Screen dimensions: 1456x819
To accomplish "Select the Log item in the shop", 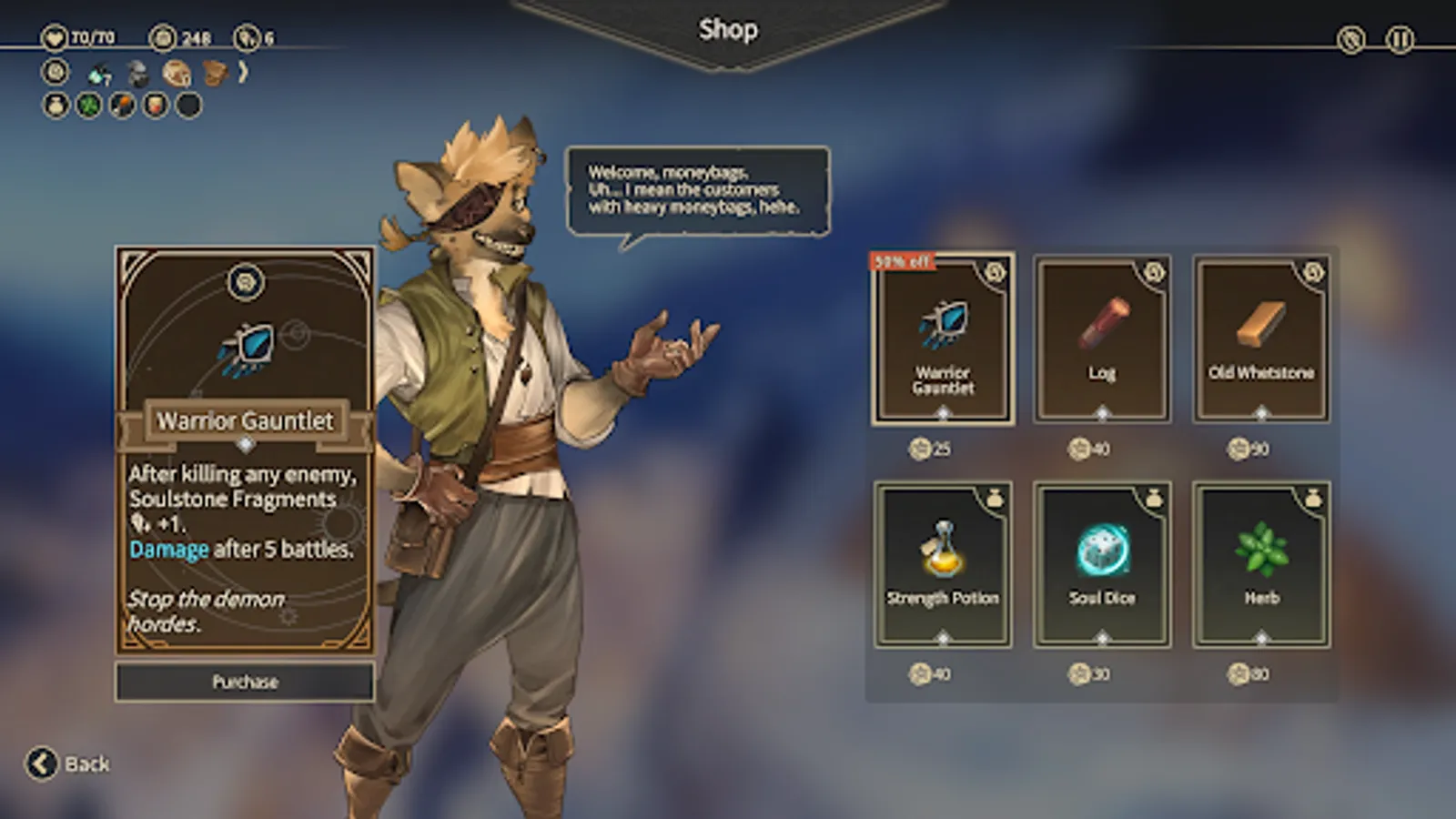I will pyautogui.click(x=1102, y=337).
